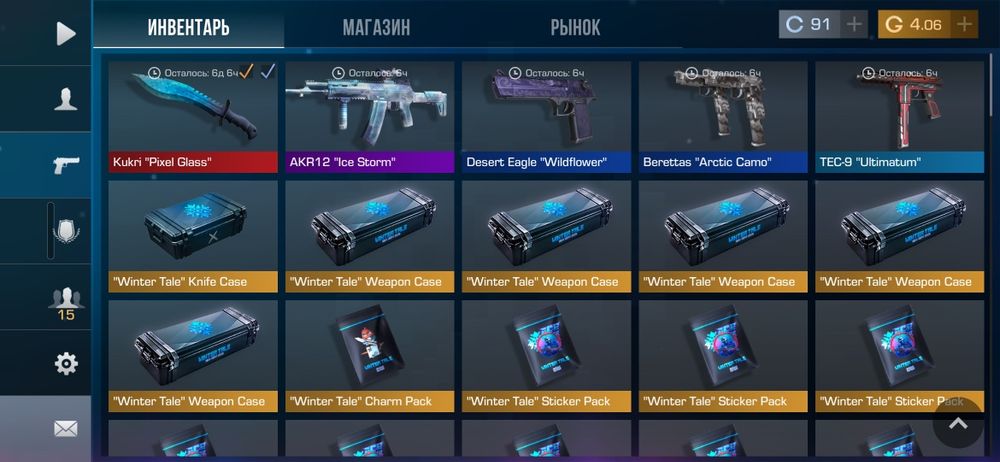Select the ИНВЕНТАРЬ tab
This screenshot has width=1000, height=462.
(x=188, y=27)
